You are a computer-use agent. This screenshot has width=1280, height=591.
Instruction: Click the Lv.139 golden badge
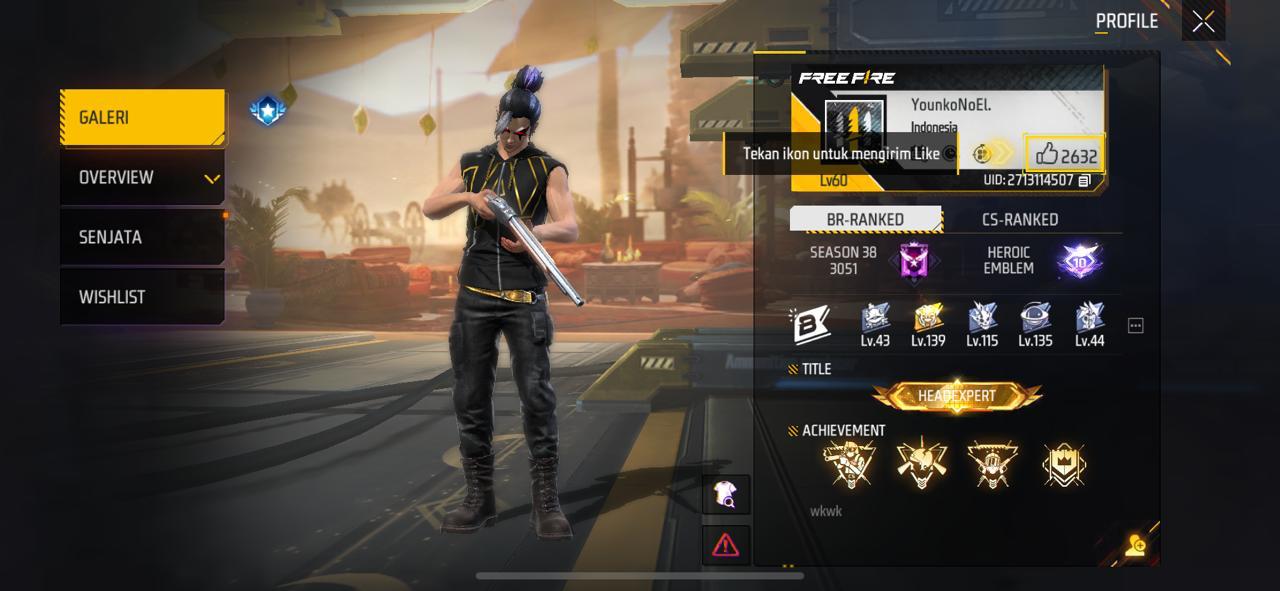(928, 320)
